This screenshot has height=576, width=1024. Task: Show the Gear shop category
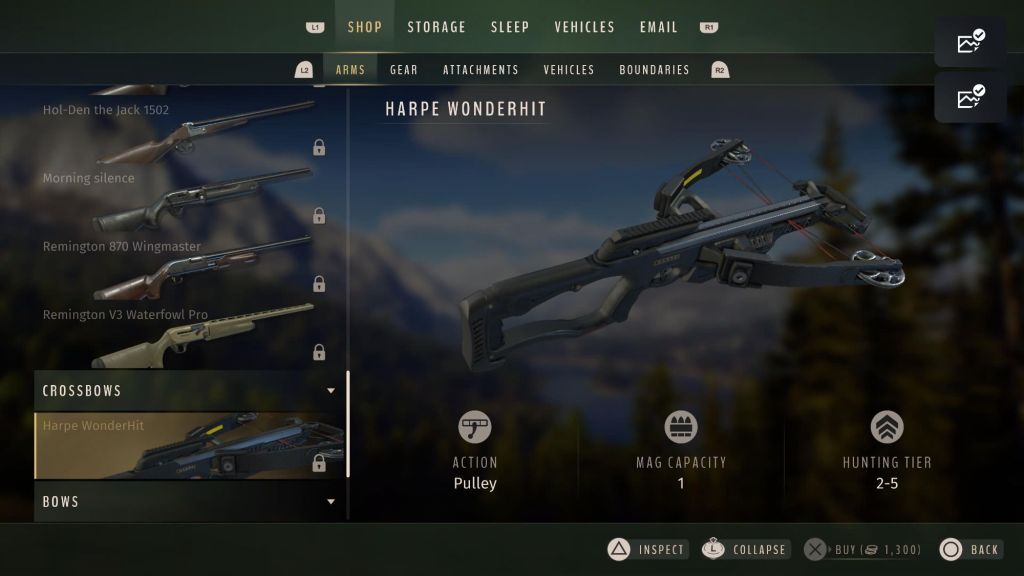coord(404,70)
